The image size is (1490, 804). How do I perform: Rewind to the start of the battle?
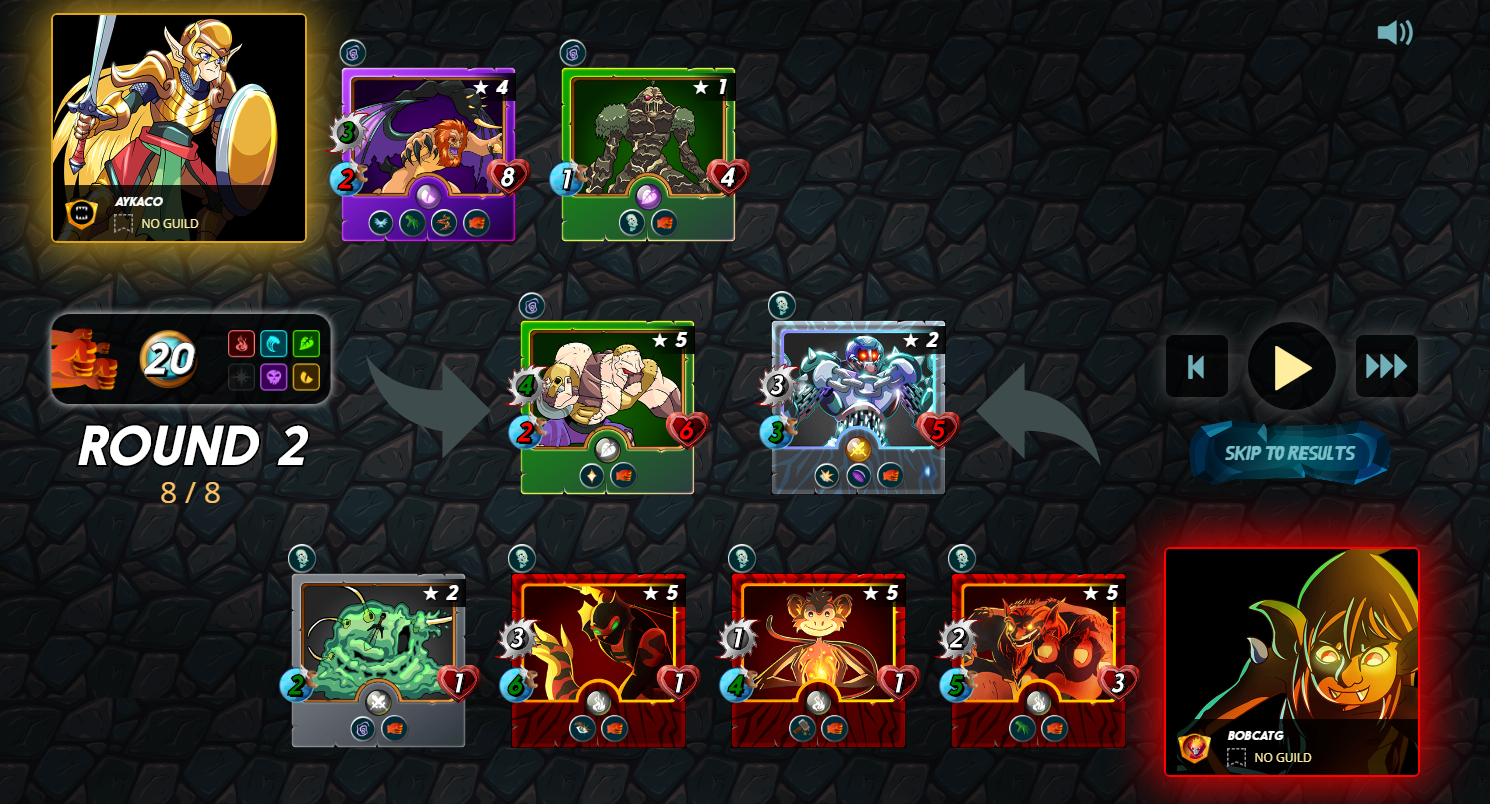[x=1196, y=366]
